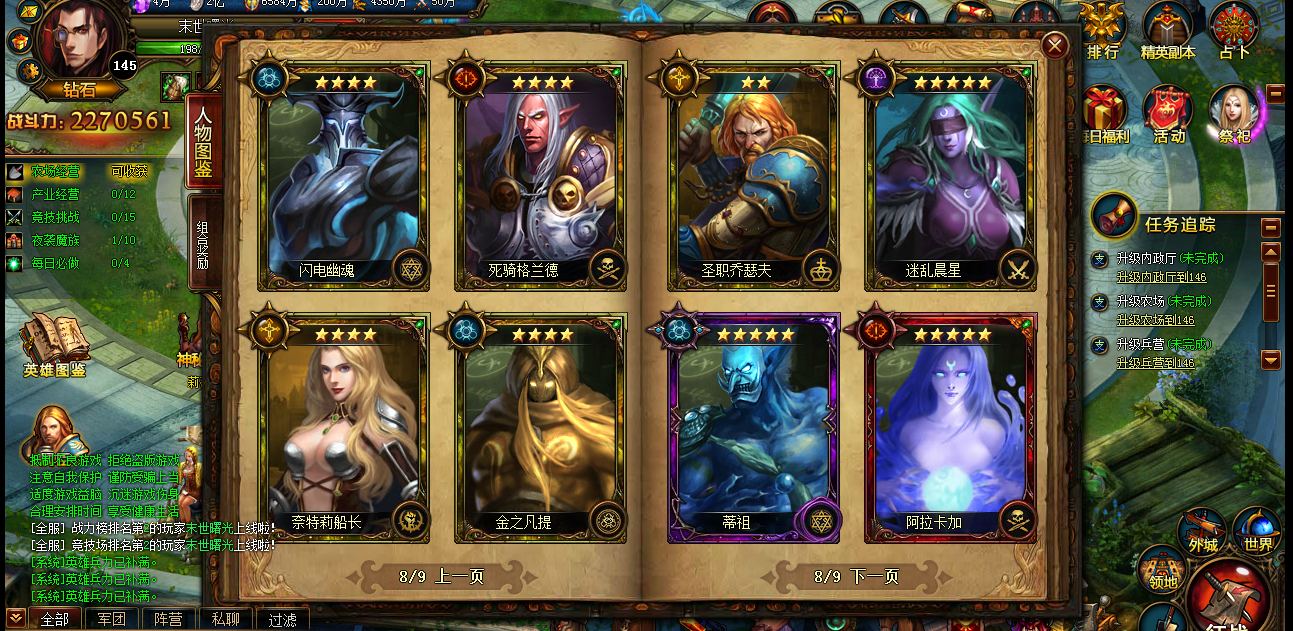Open the 排行 ranking icon

point(1103,31)
